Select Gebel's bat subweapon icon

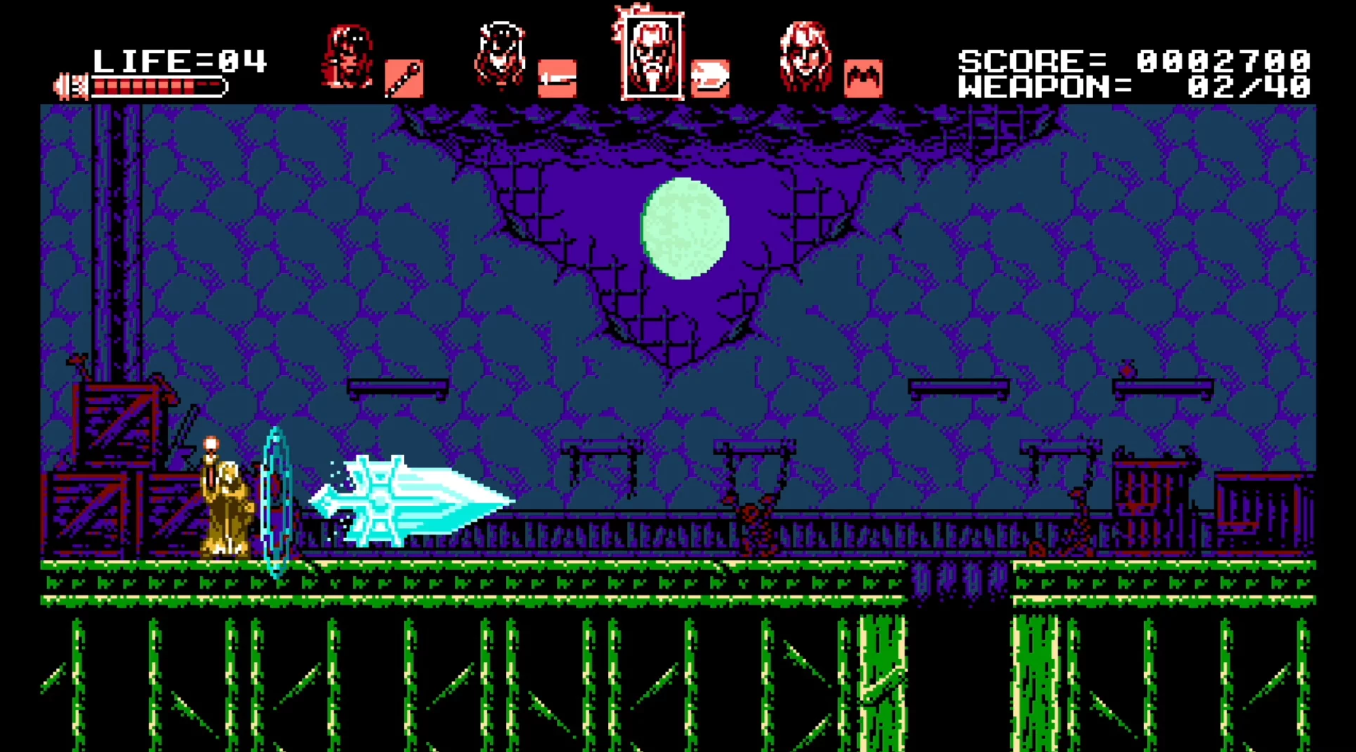[x=863, y=78]
